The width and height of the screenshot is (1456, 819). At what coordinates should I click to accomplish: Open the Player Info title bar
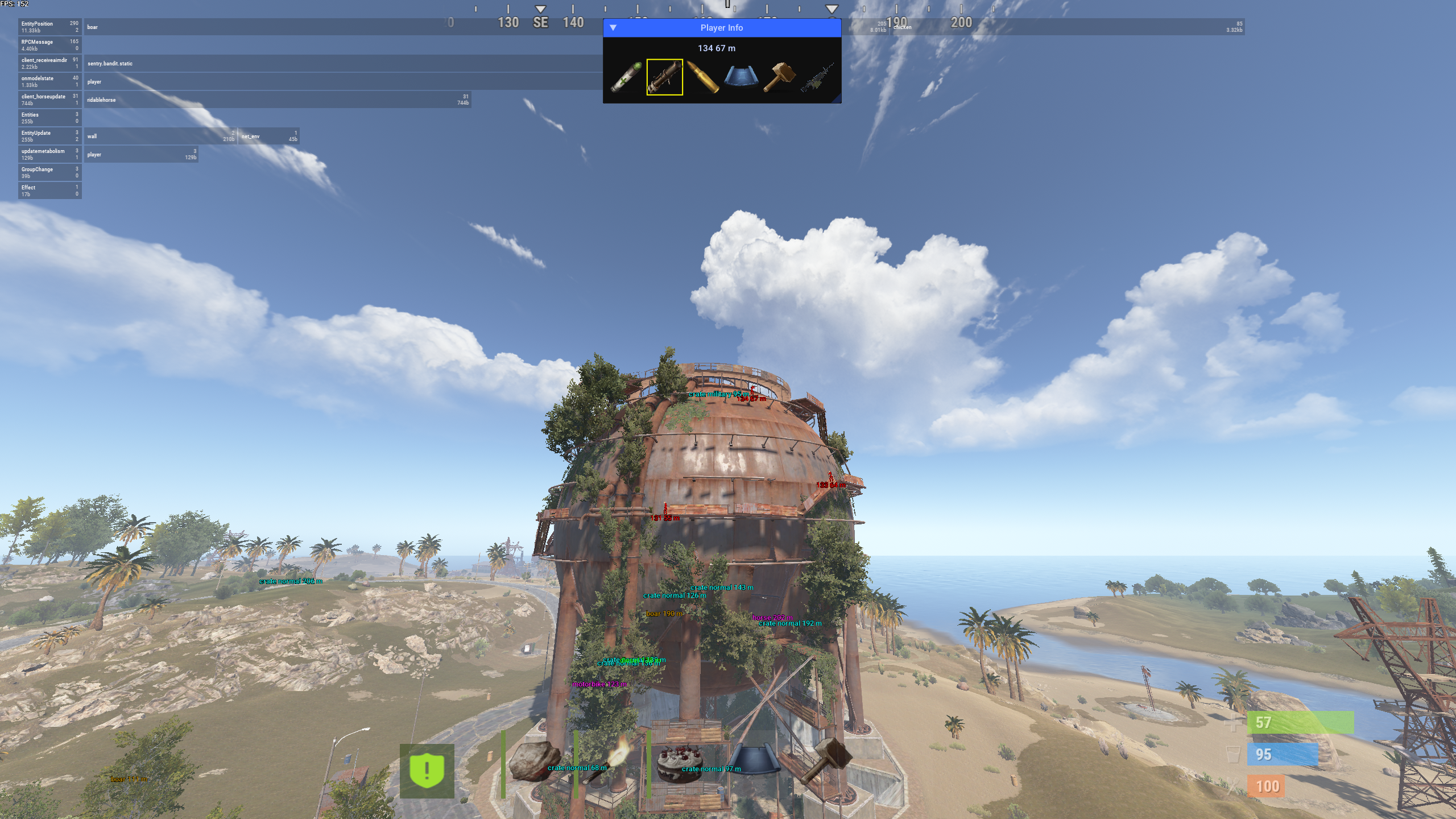tap(721, 27)
